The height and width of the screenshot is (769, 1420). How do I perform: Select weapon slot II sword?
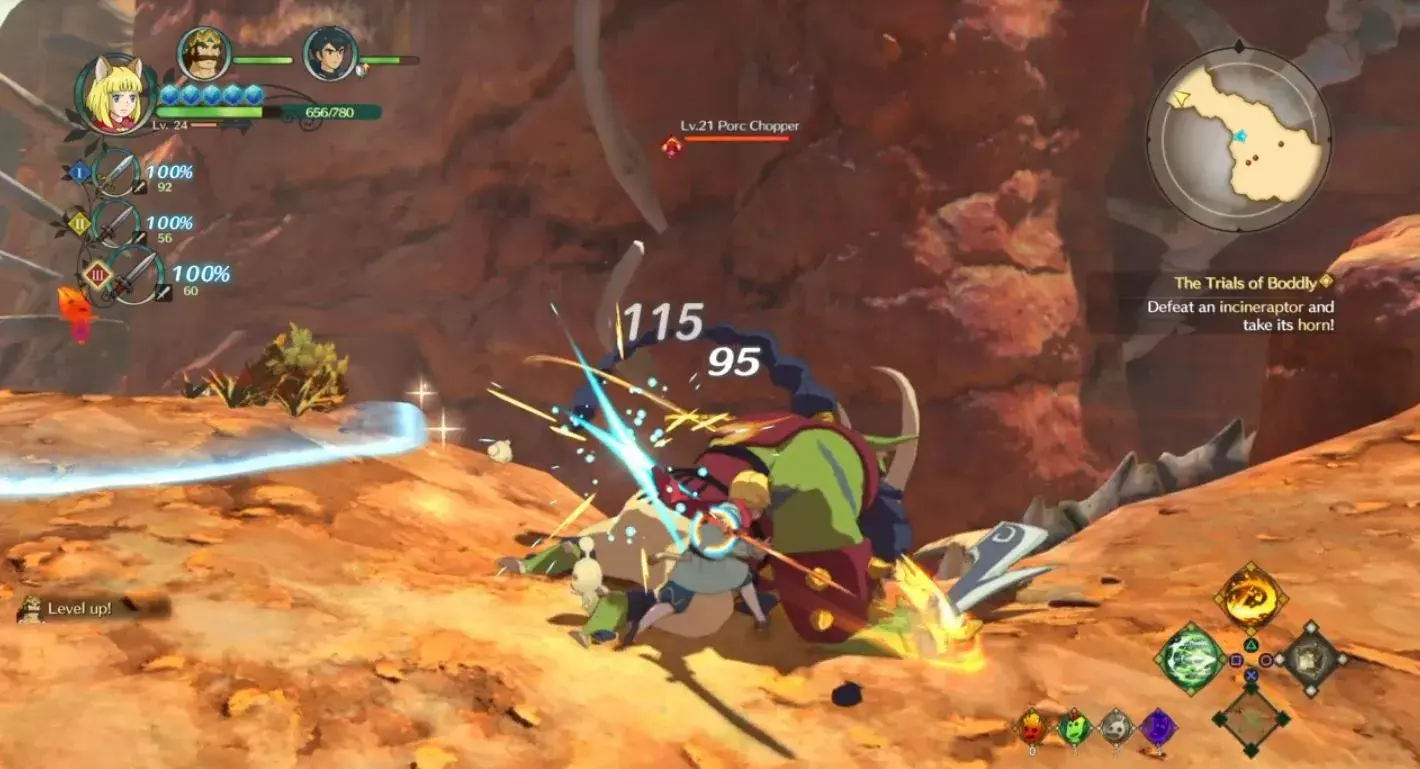[116, 224]
